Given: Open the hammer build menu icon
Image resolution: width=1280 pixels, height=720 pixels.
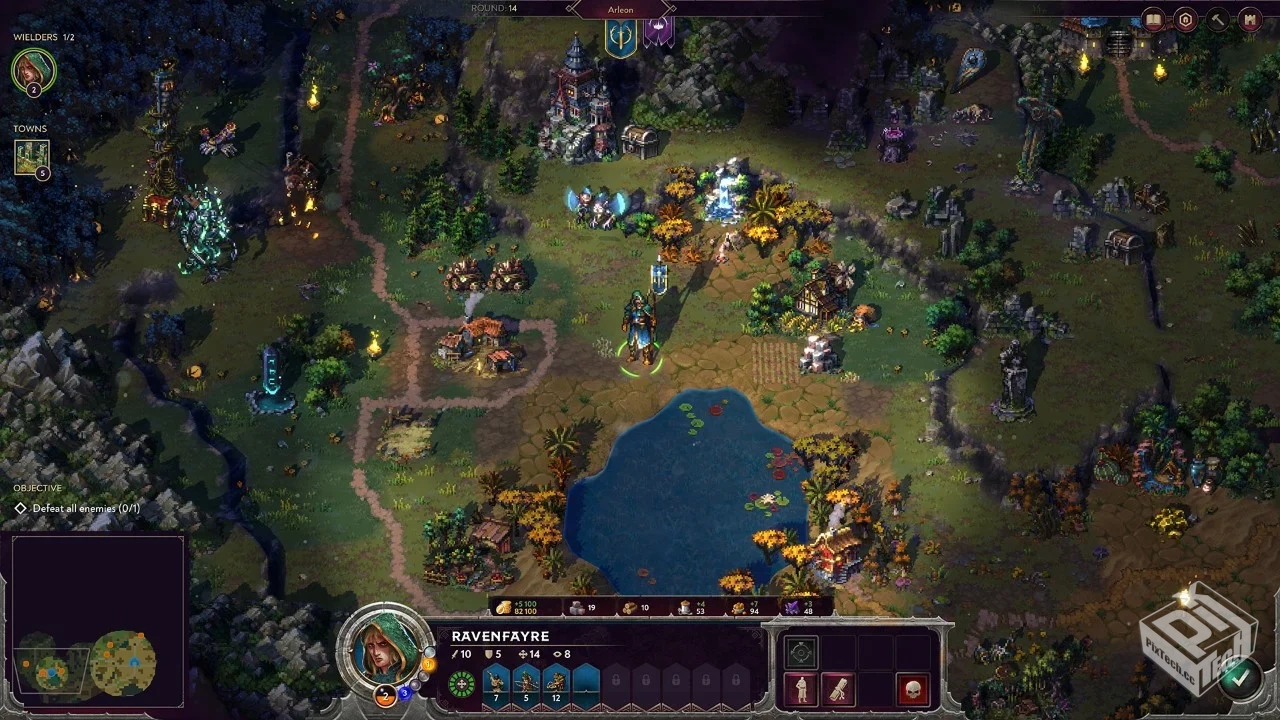Looking at the screenshot, I should [1218, 19].
